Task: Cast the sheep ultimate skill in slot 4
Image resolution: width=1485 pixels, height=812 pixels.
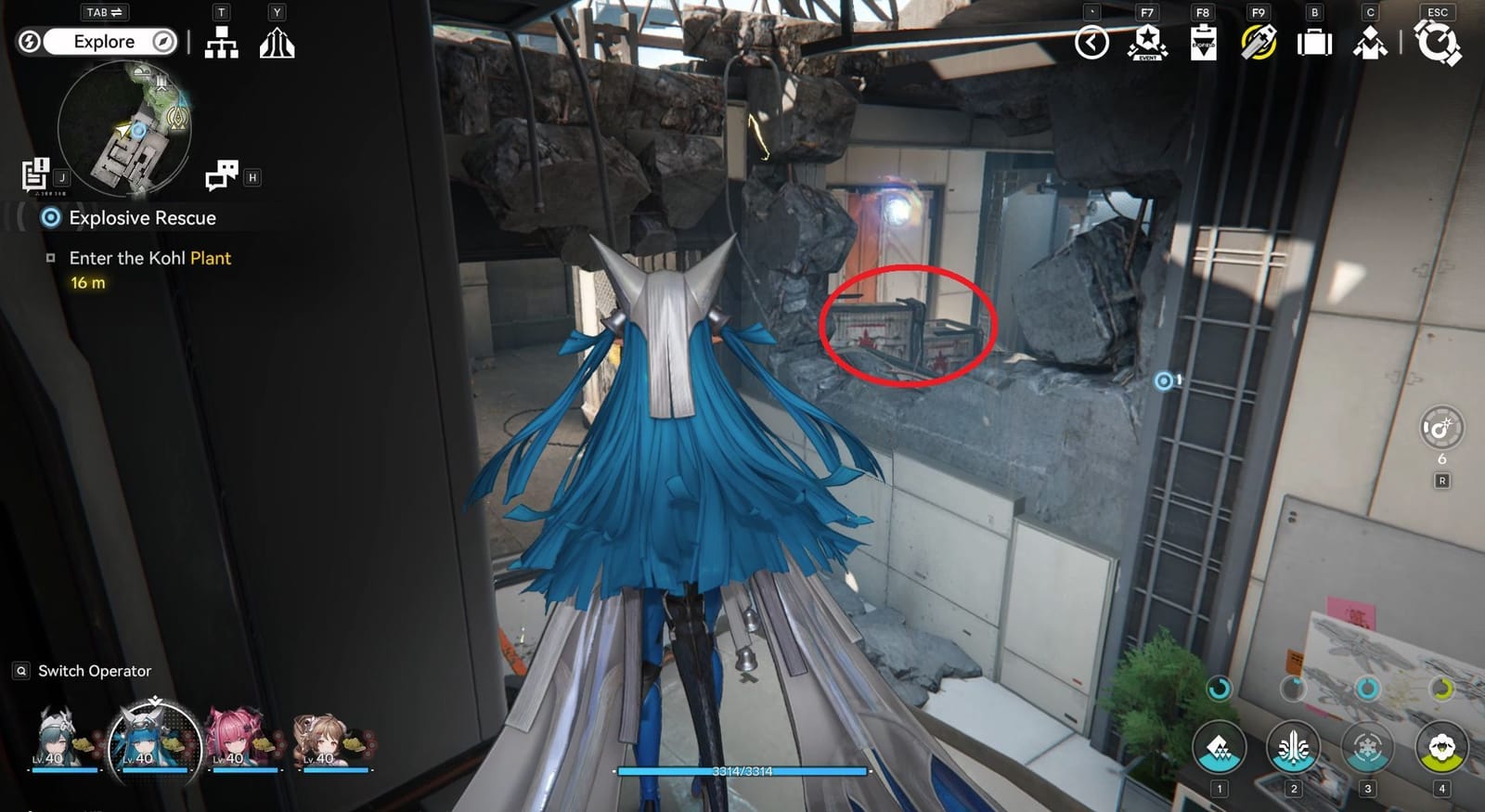Action: (1440, 748)
